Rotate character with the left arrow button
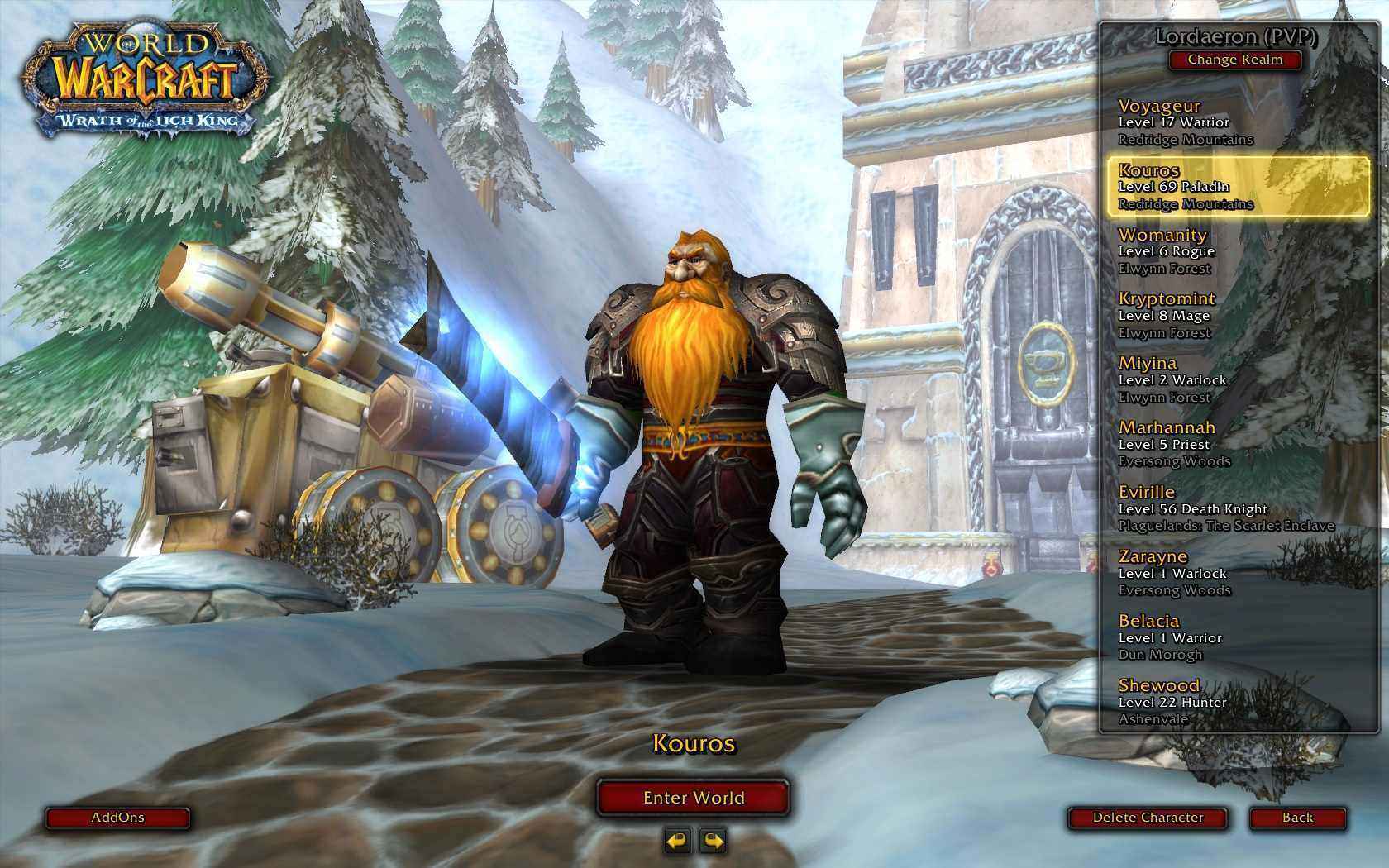This screenshot has height=868, width=1389. 677,842
